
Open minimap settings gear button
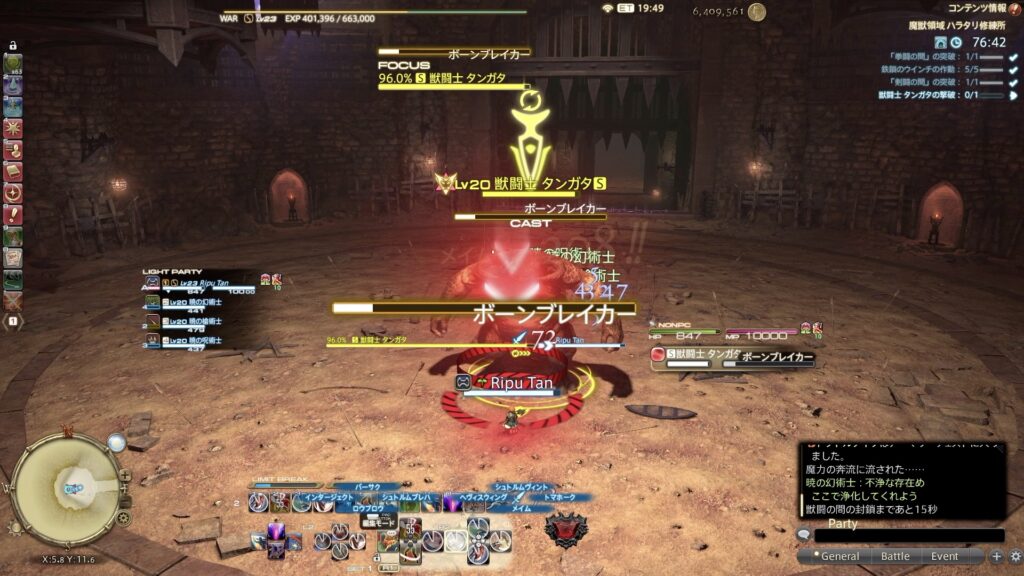click(123, 519)
